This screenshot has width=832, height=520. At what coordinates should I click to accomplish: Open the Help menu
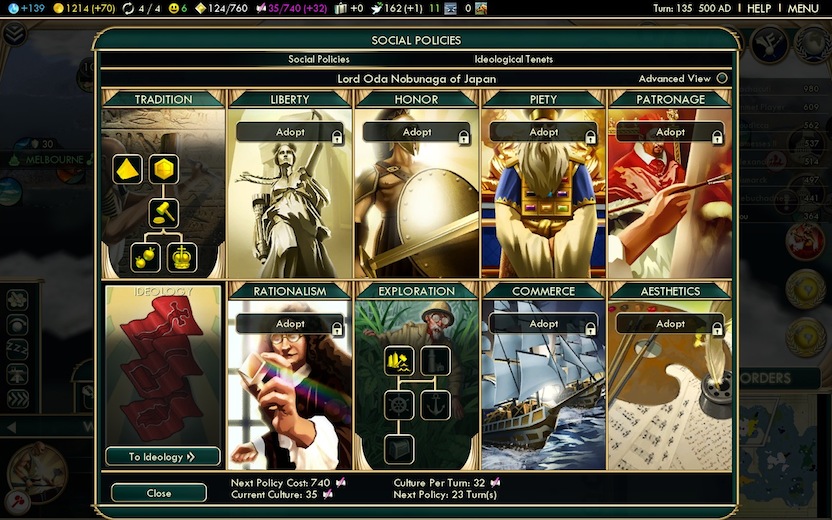759,9
